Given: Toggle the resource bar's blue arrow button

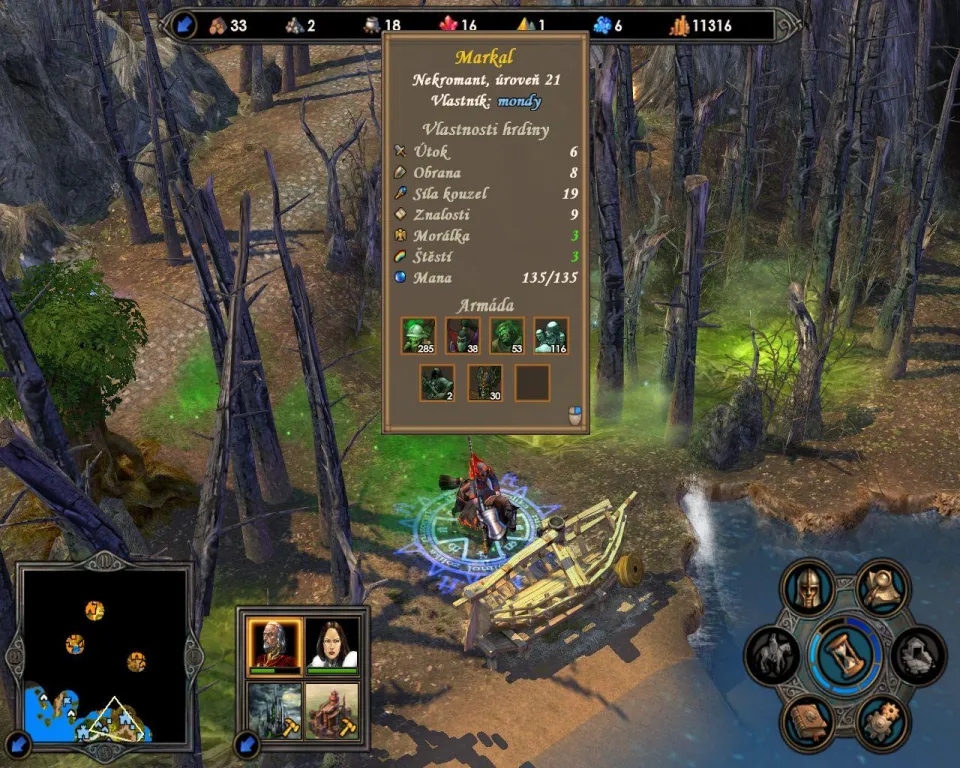Looking at the screenshot, I should 185,25.
